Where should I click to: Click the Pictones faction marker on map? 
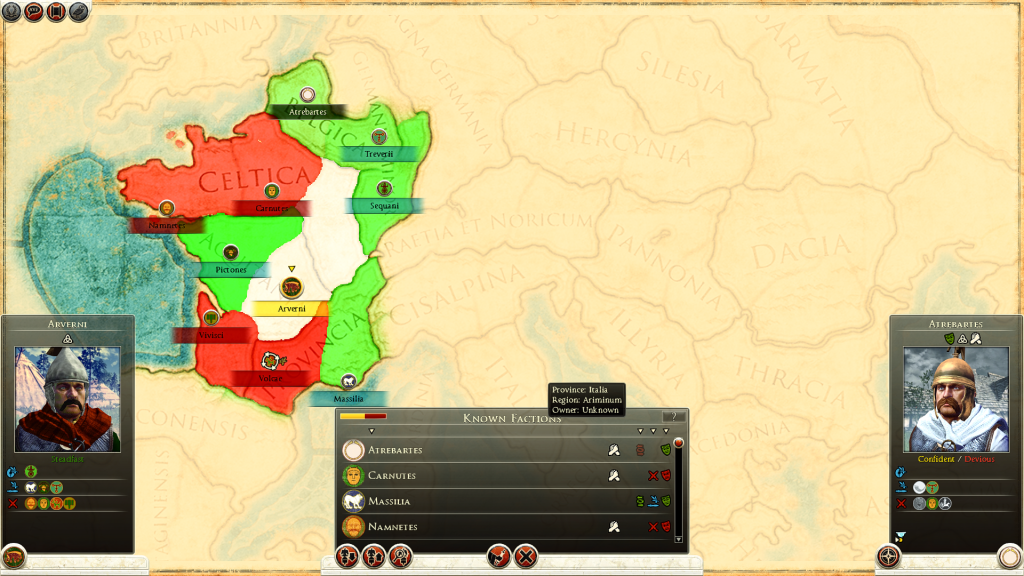231,252
